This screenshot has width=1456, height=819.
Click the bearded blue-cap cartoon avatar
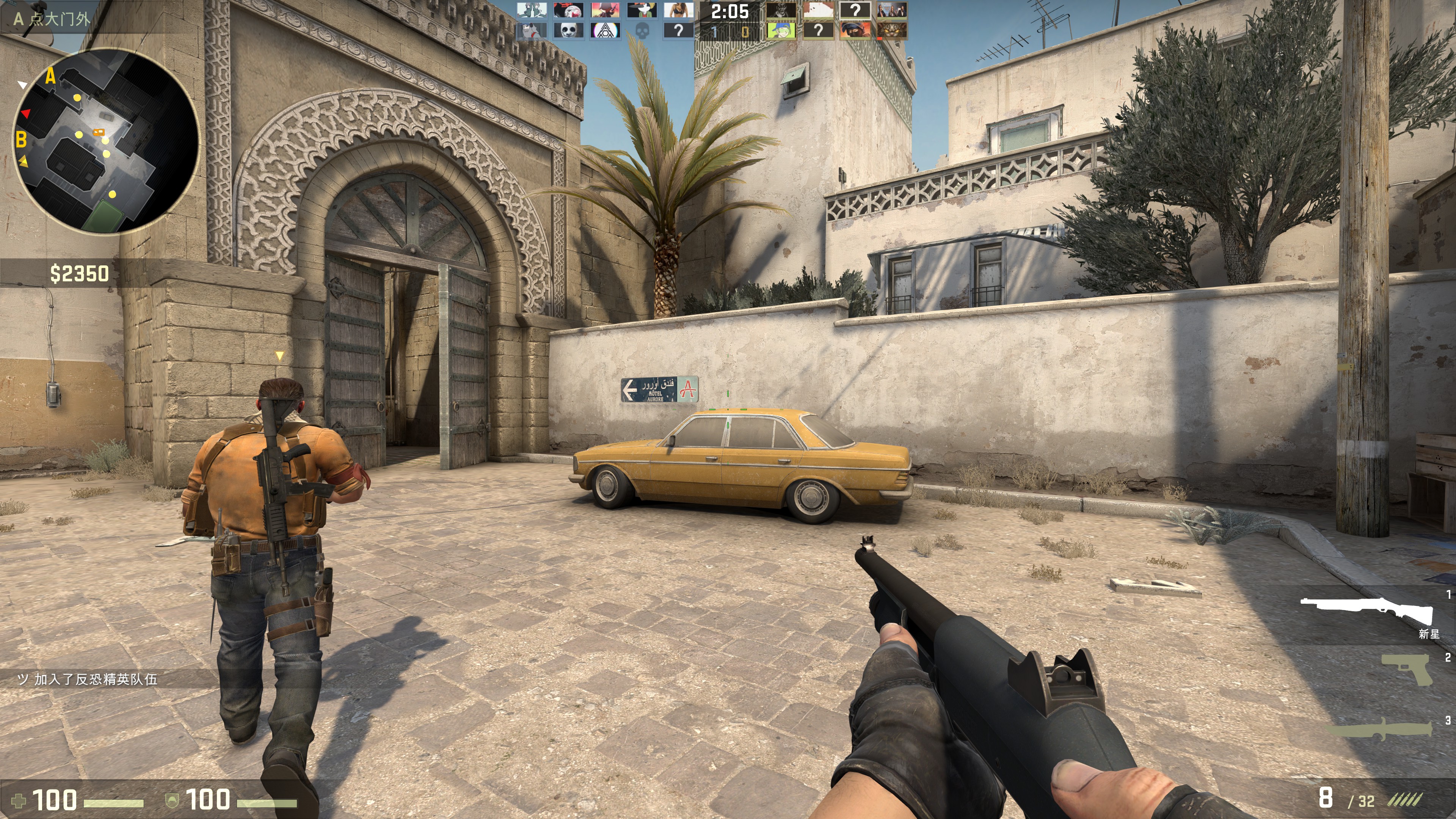click(x=531, y=30)
